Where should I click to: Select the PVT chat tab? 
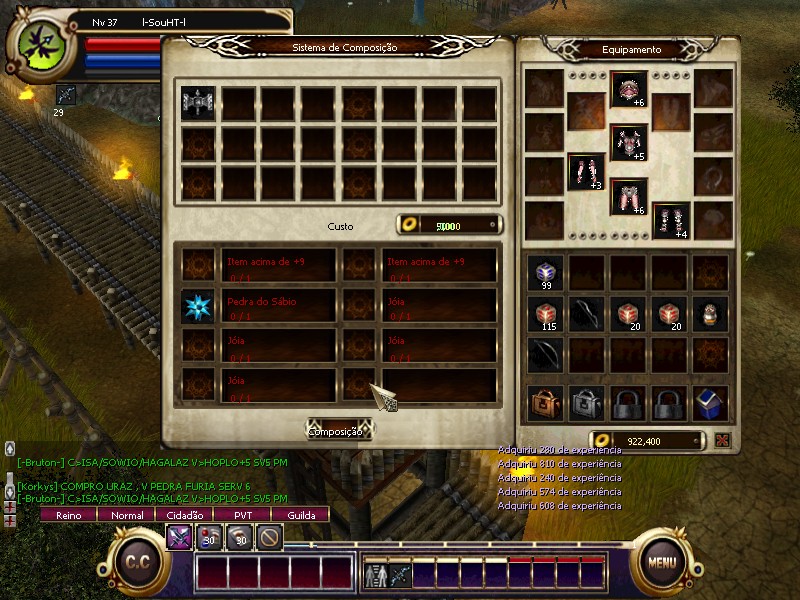pos(243,515)
